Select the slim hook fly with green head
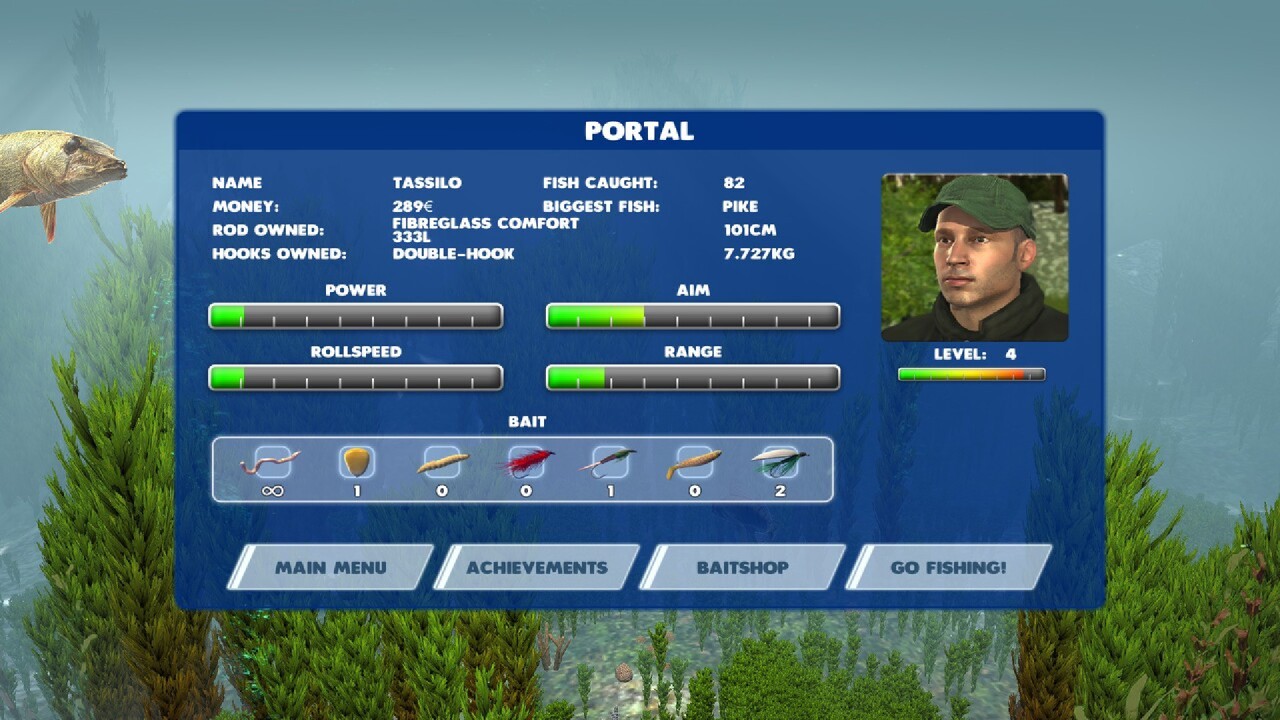Screen dimensions: 1280x720 (610, 462)
